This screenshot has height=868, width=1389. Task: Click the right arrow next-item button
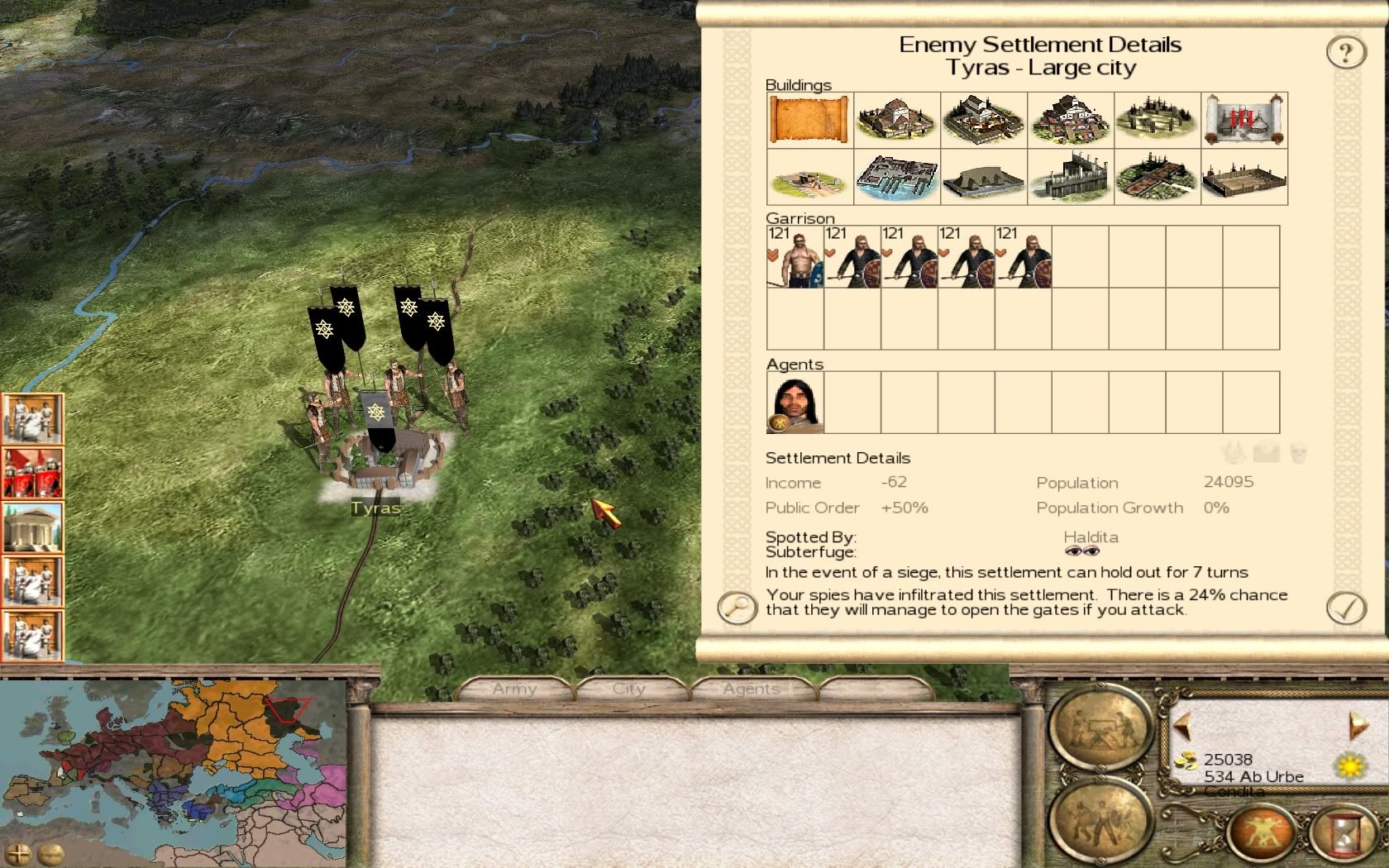(x=1357, y=726)
